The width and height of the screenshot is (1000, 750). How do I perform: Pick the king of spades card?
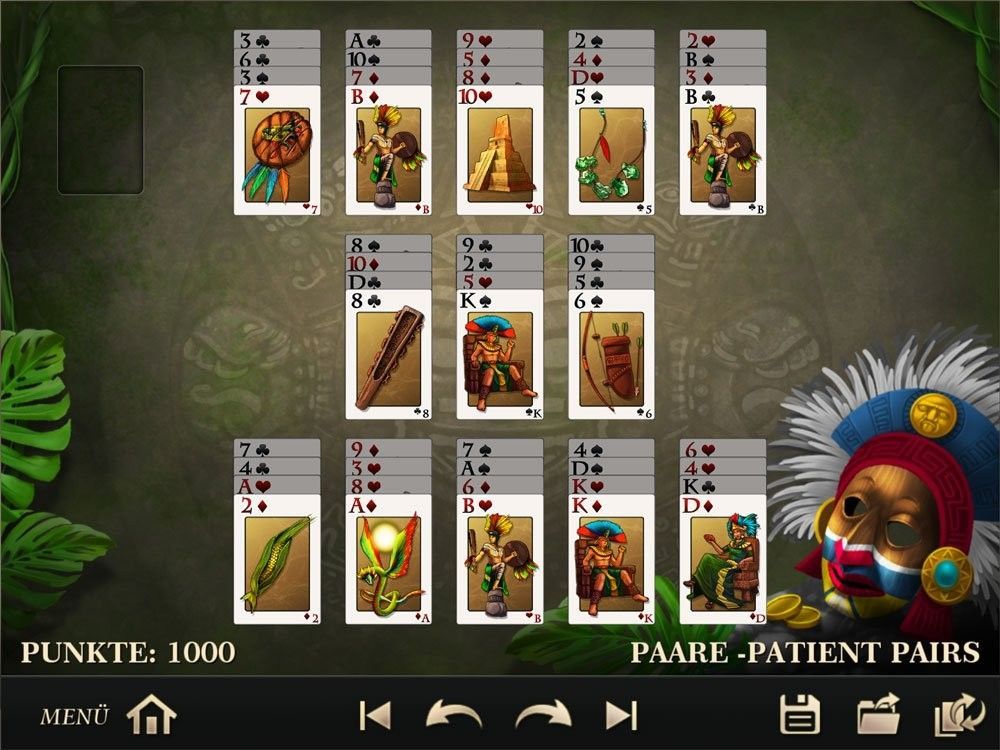(x=500, y=355)
